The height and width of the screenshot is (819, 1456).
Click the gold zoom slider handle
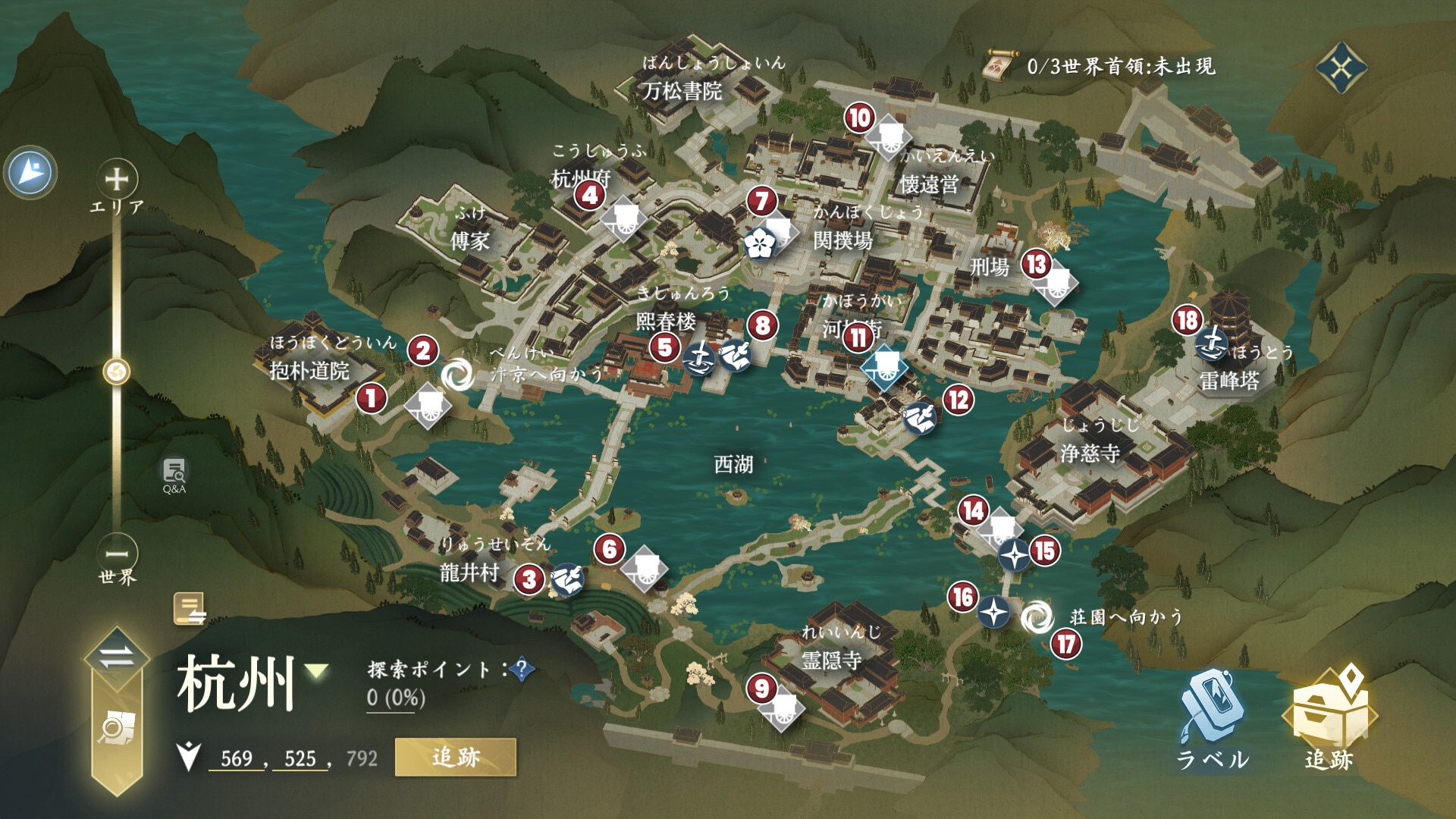pos(117,372)
